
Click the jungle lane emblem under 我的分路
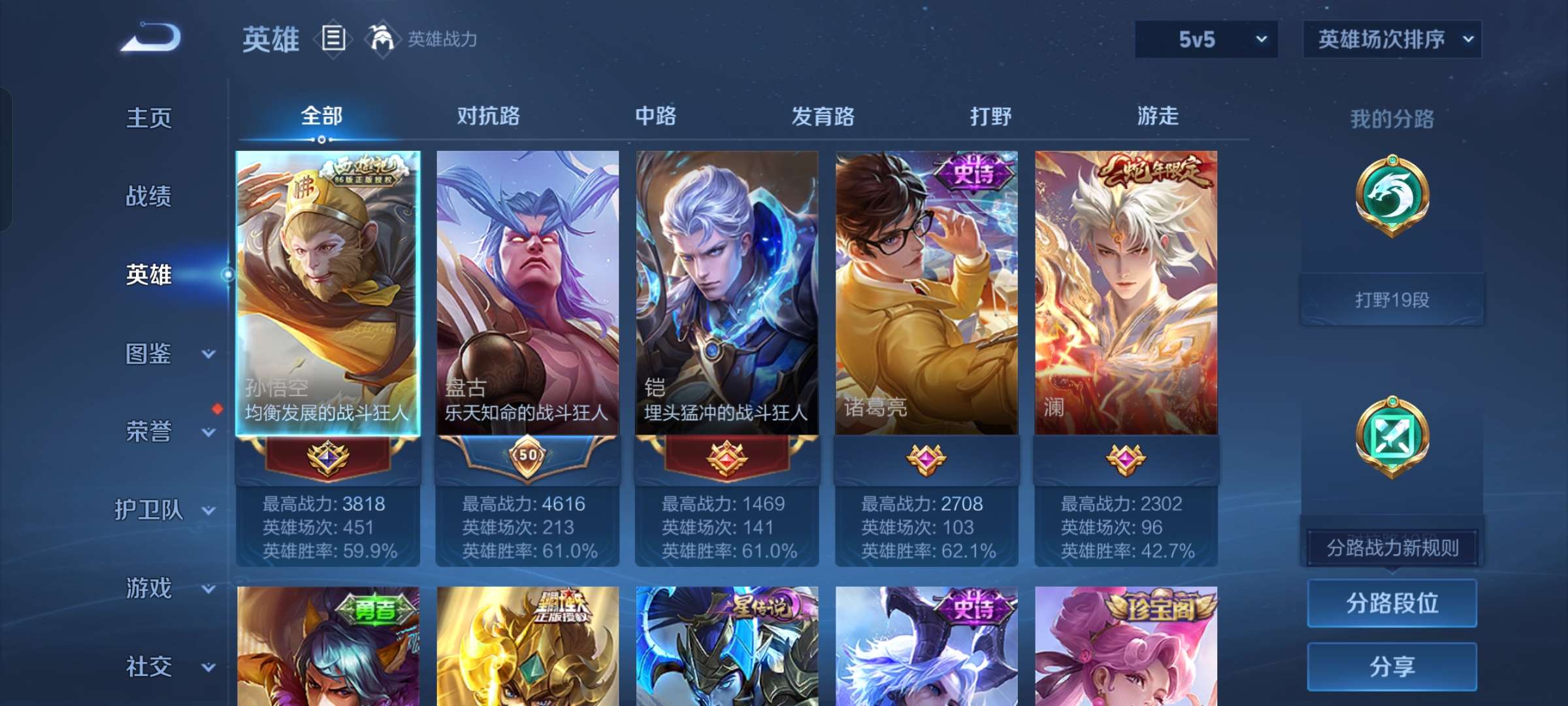coord(1390,196)
